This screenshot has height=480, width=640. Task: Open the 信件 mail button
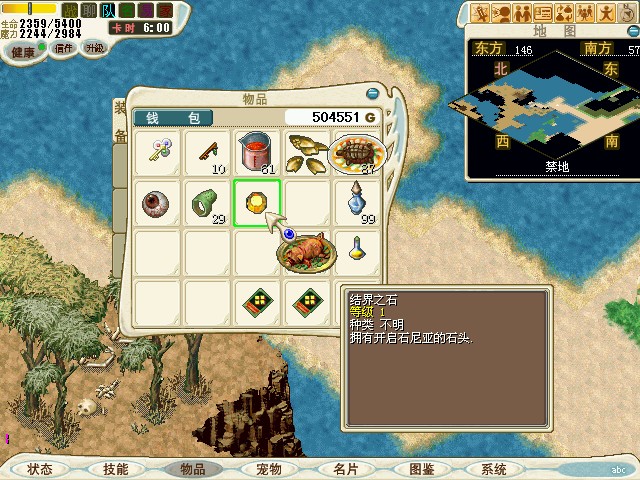63,47
